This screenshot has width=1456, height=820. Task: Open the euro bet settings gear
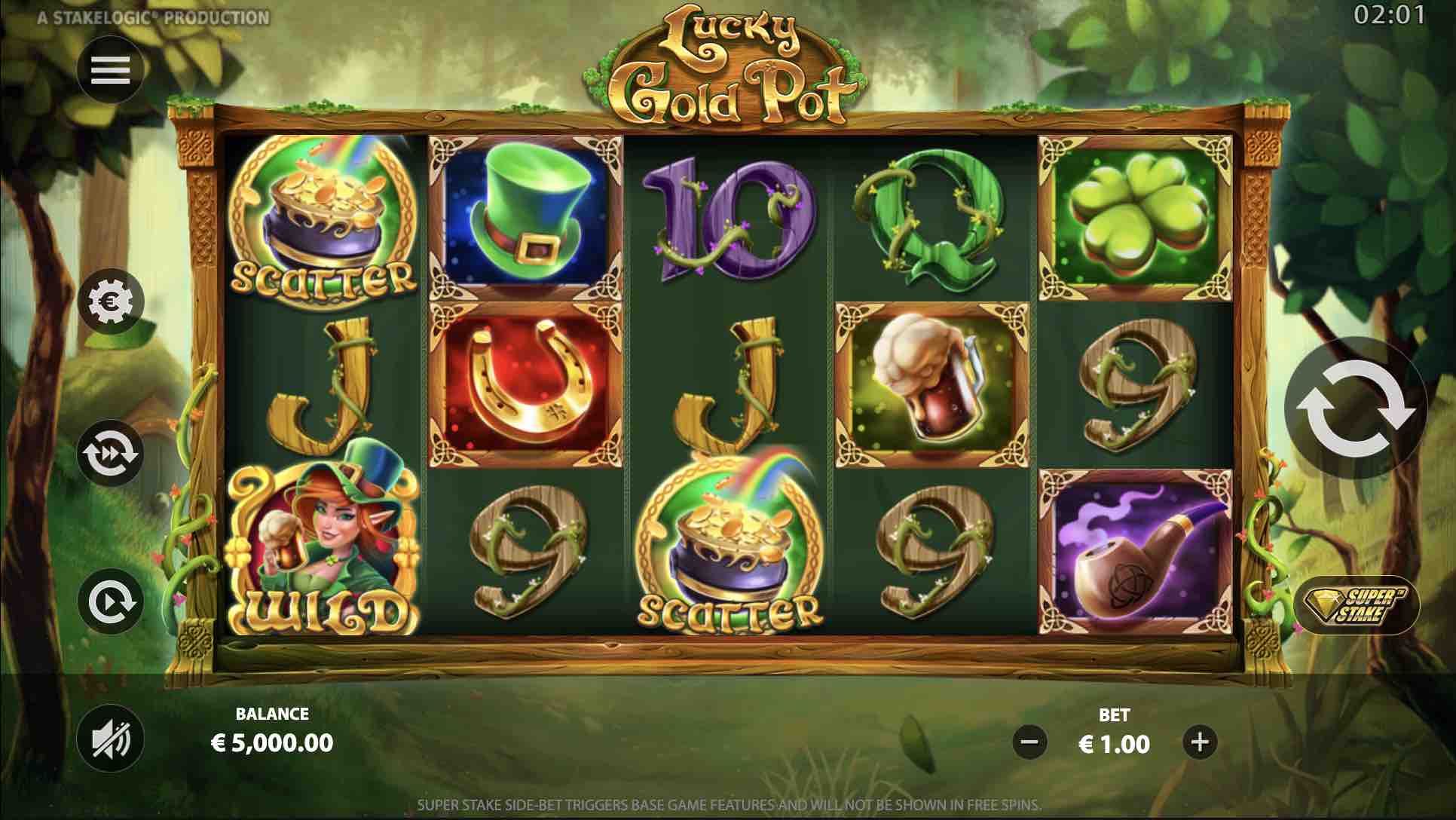[111, 301]
